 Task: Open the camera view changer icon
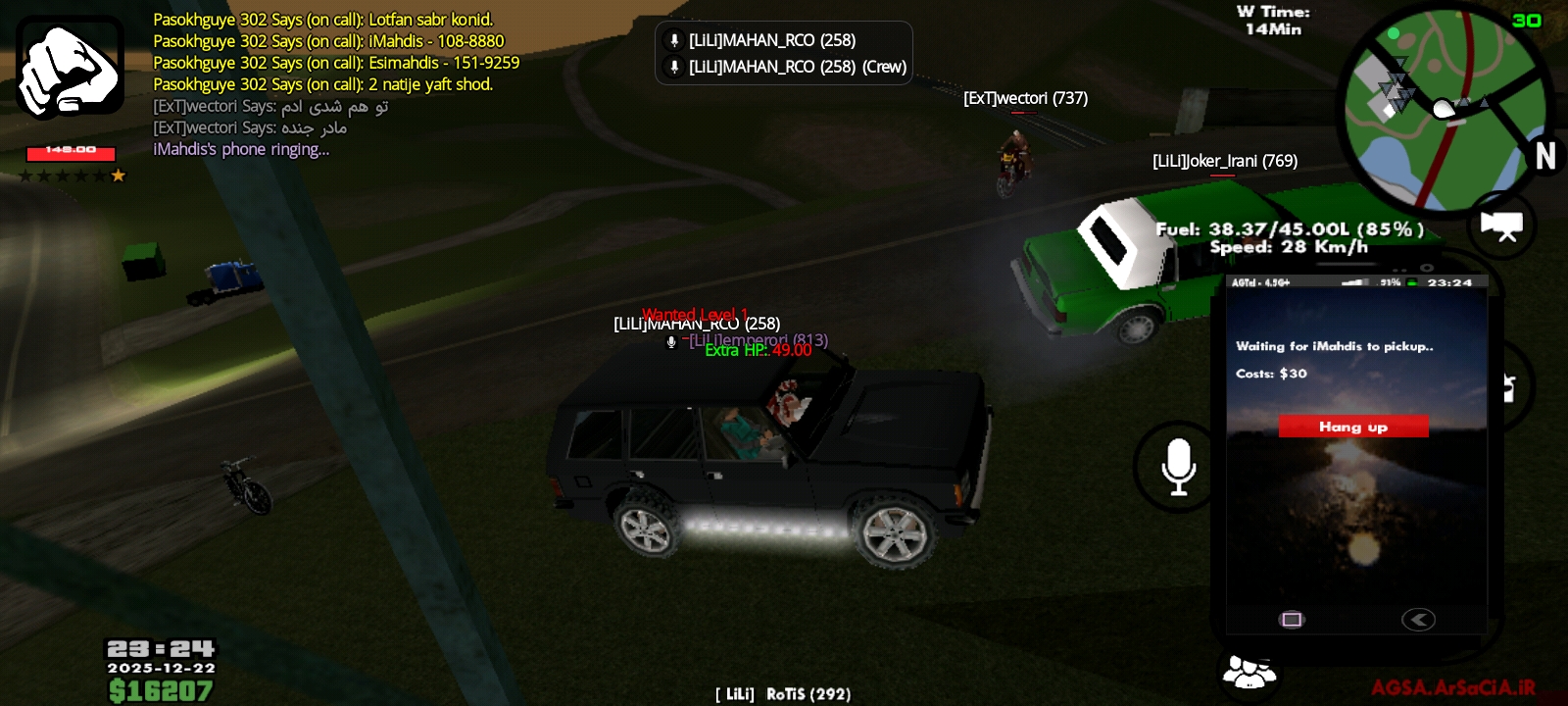click(1500, 226)
